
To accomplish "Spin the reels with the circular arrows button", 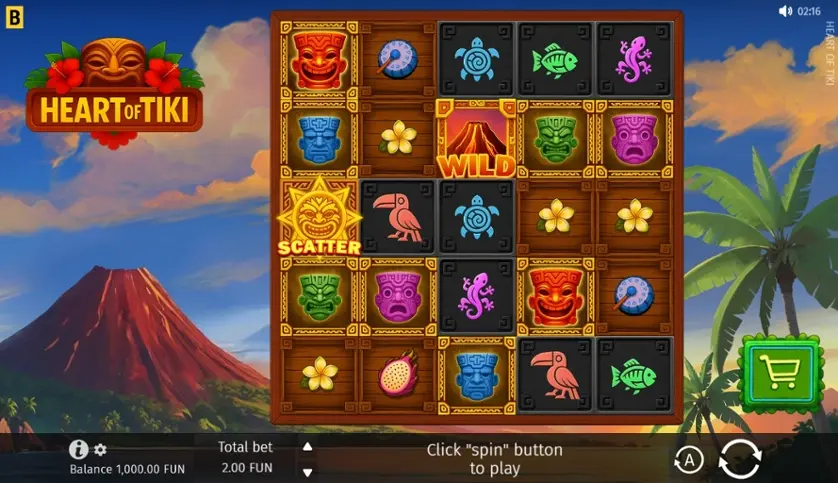I will click(x=740, y=460).
